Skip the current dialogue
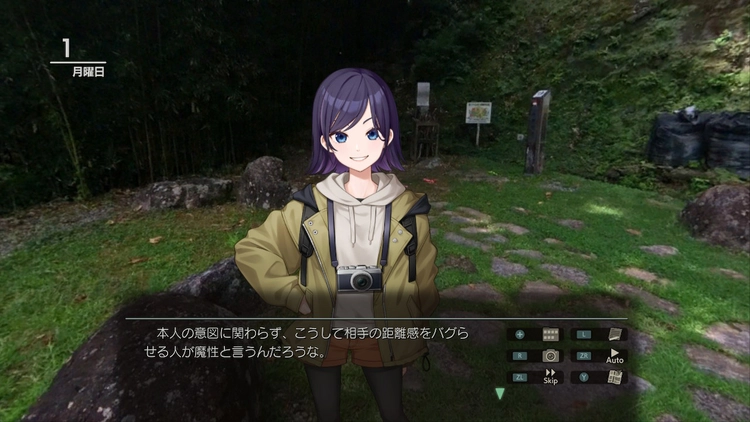 (550, 377)
